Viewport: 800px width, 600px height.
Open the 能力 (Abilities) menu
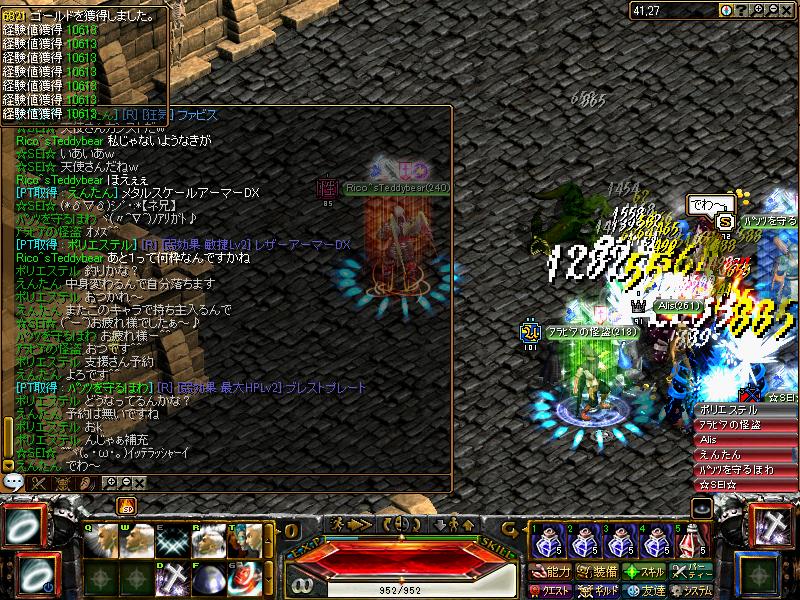click(x=551, y=572)
